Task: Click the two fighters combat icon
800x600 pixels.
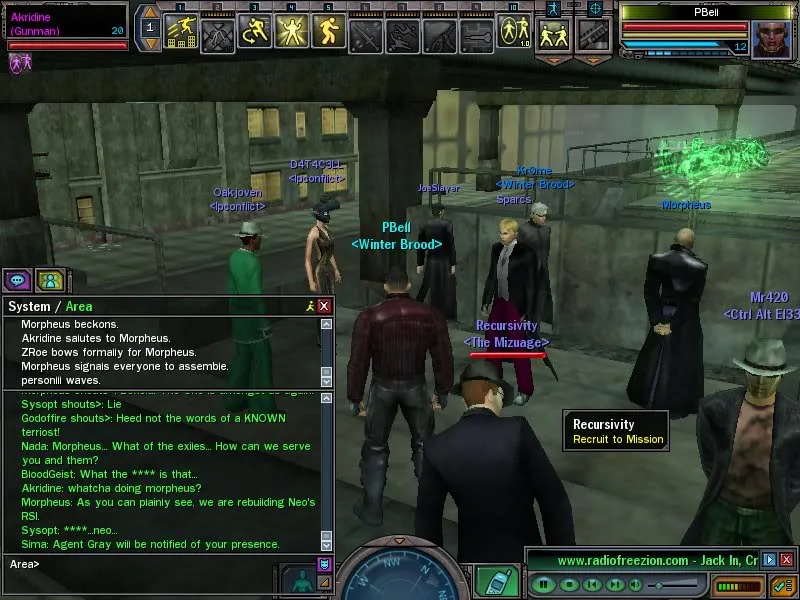Action: (x=554, y=35)
